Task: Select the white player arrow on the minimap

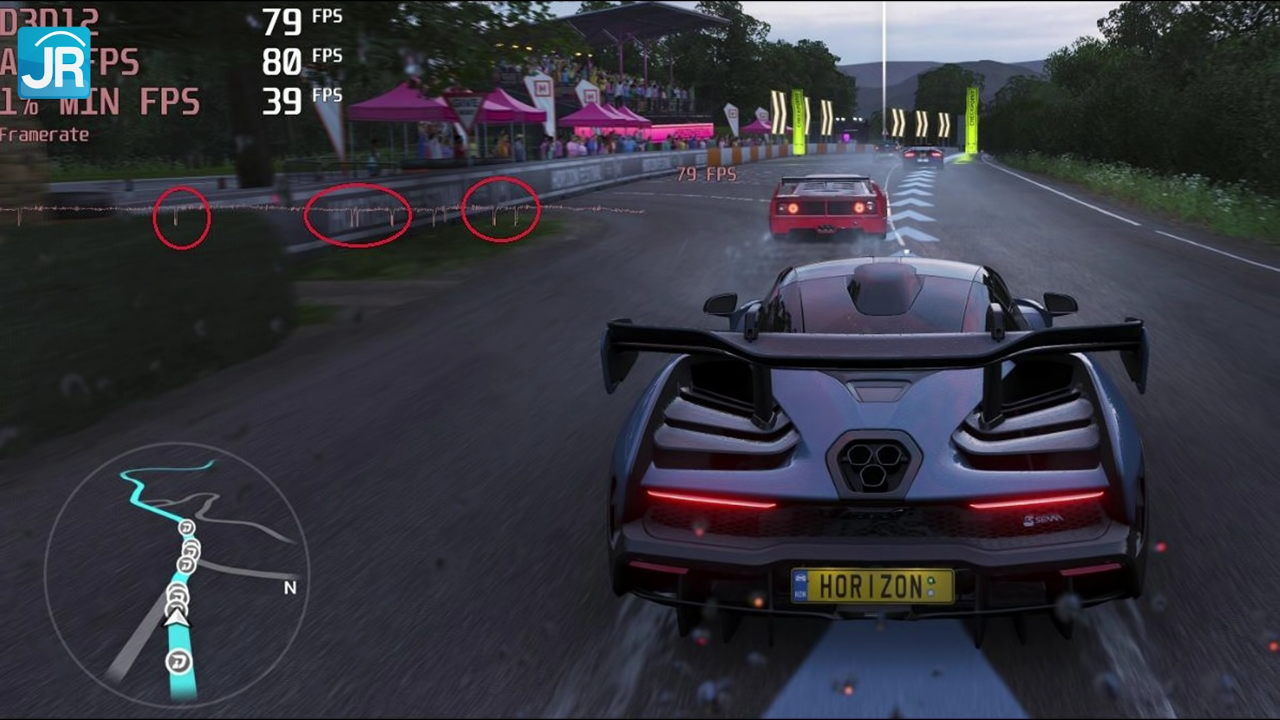Action: pos(177,618)
